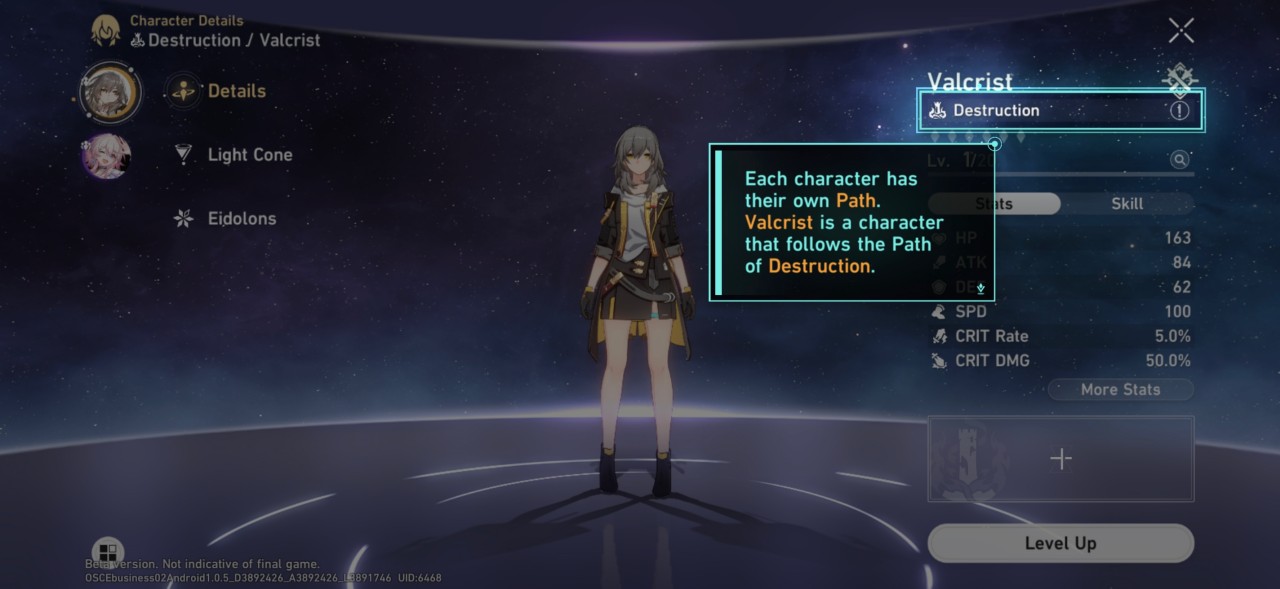Screen dimensions: 1280x589
Task: Switch to the Skill tab
Action: [1127, 204]
